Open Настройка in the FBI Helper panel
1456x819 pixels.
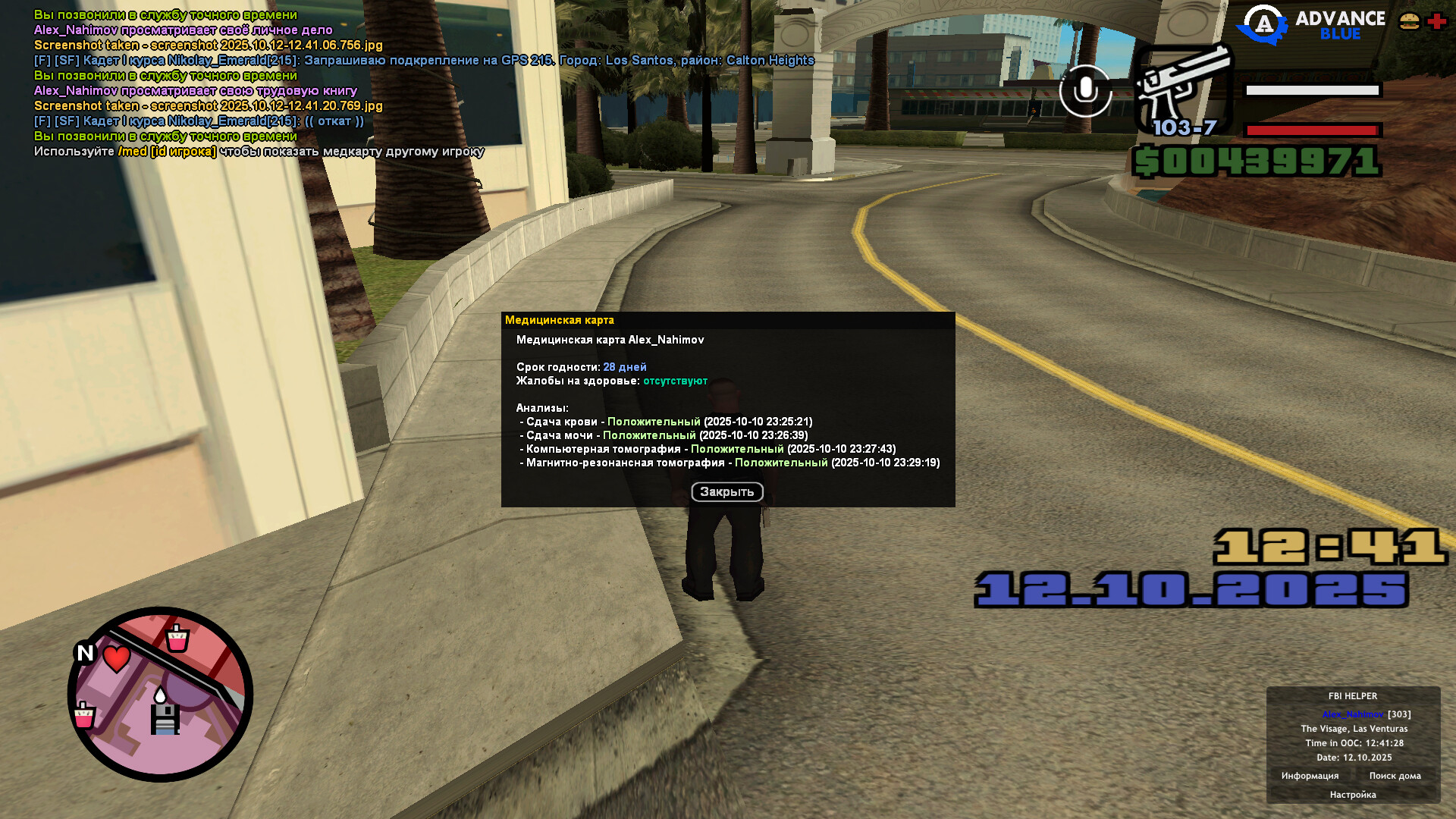(x=1352, y=795)
